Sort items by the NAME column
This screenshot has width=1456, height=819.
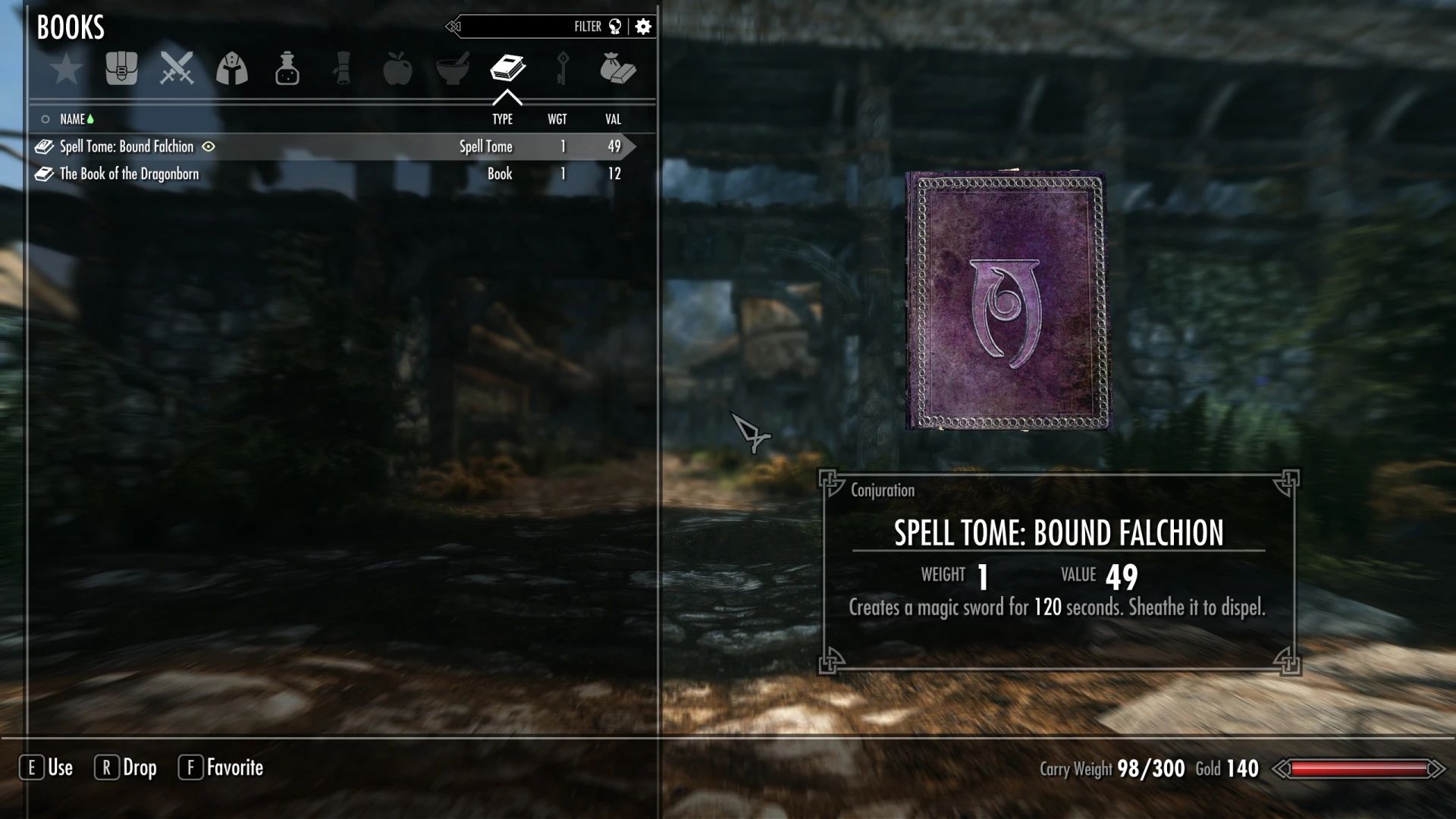pyautogui.click(x=75, y=119)
